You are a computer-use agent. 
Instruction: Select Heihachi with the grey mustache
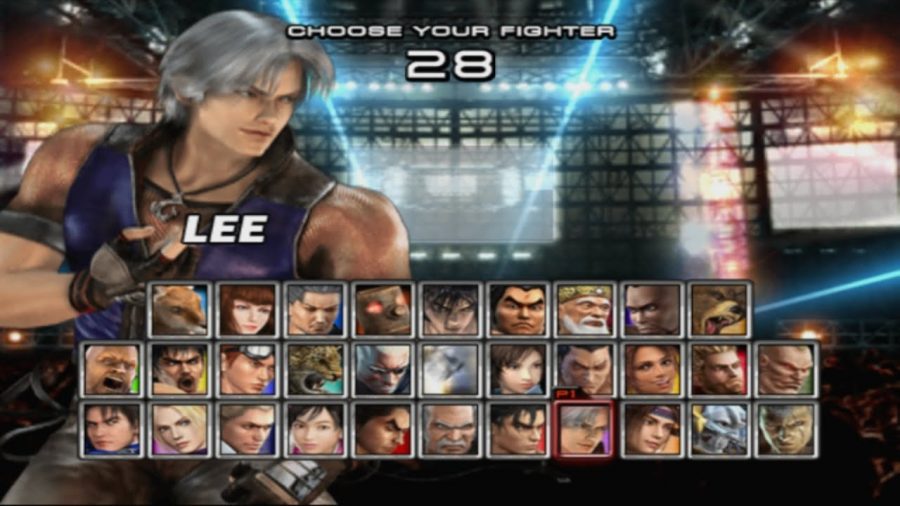coord(449,430)
